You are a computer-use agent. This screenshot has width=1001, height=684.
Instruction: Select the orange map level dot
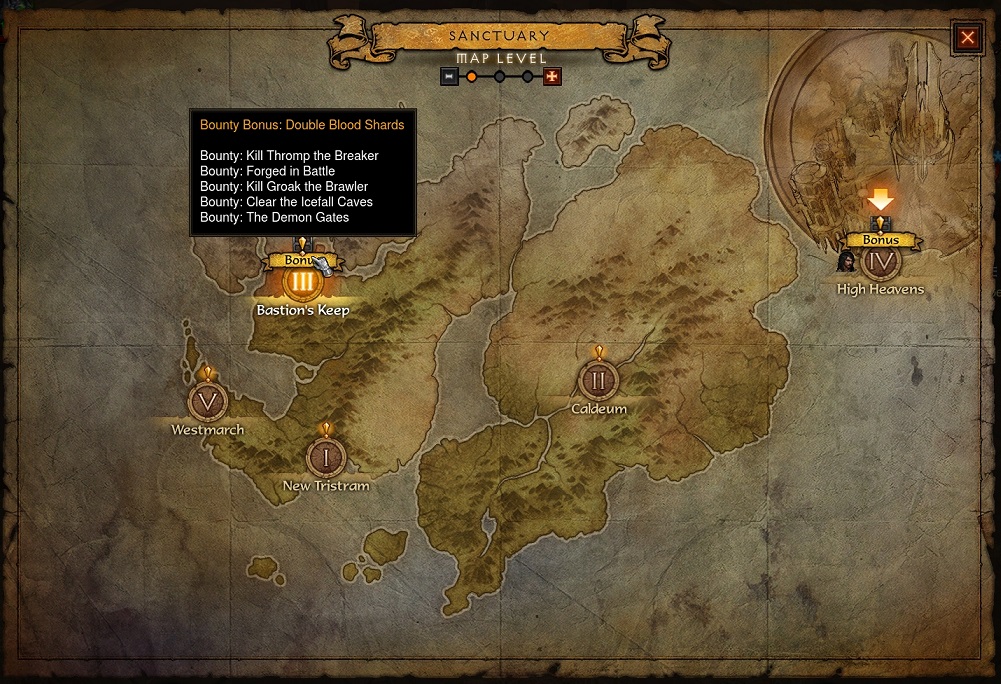pos(472,76)
